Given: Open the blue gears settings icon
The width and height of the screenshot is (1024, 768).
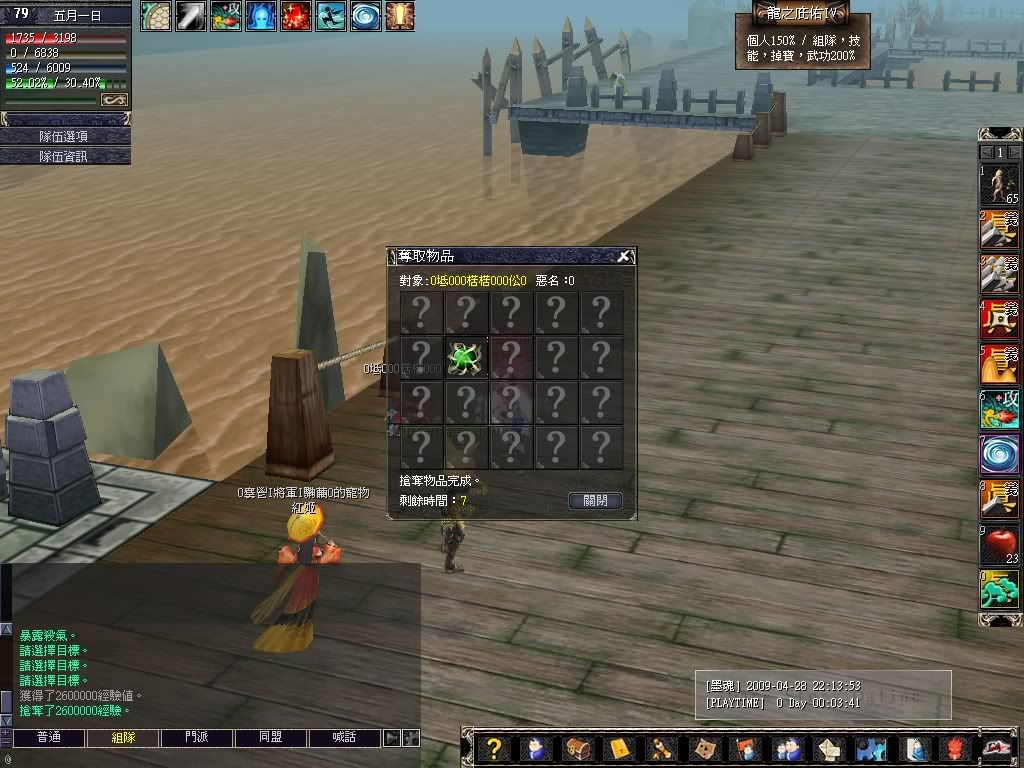Looking at the screenshot, I should click(x=873, y=748).
